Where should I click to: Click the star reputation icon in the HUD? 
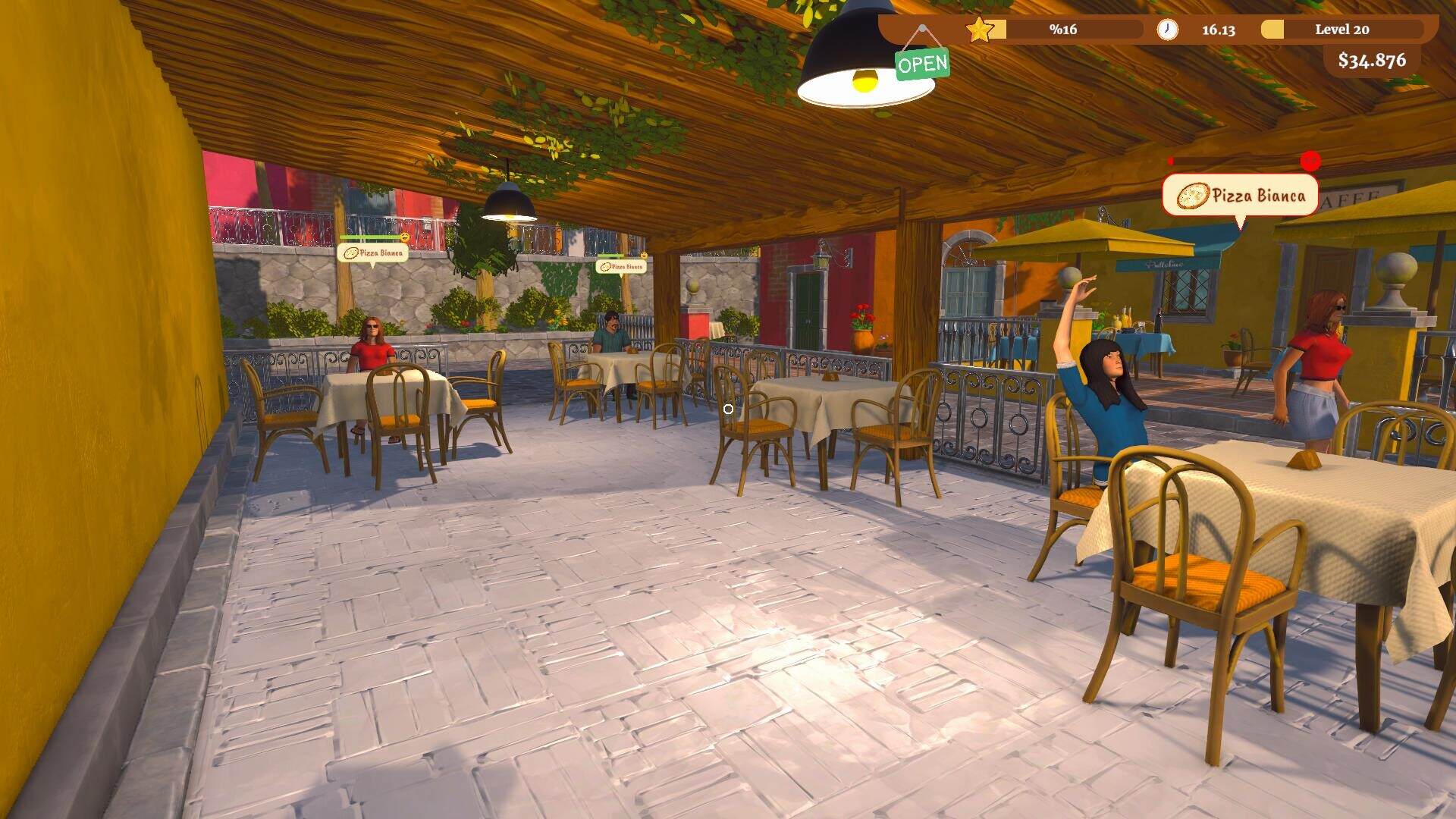[x=979, y=30]
